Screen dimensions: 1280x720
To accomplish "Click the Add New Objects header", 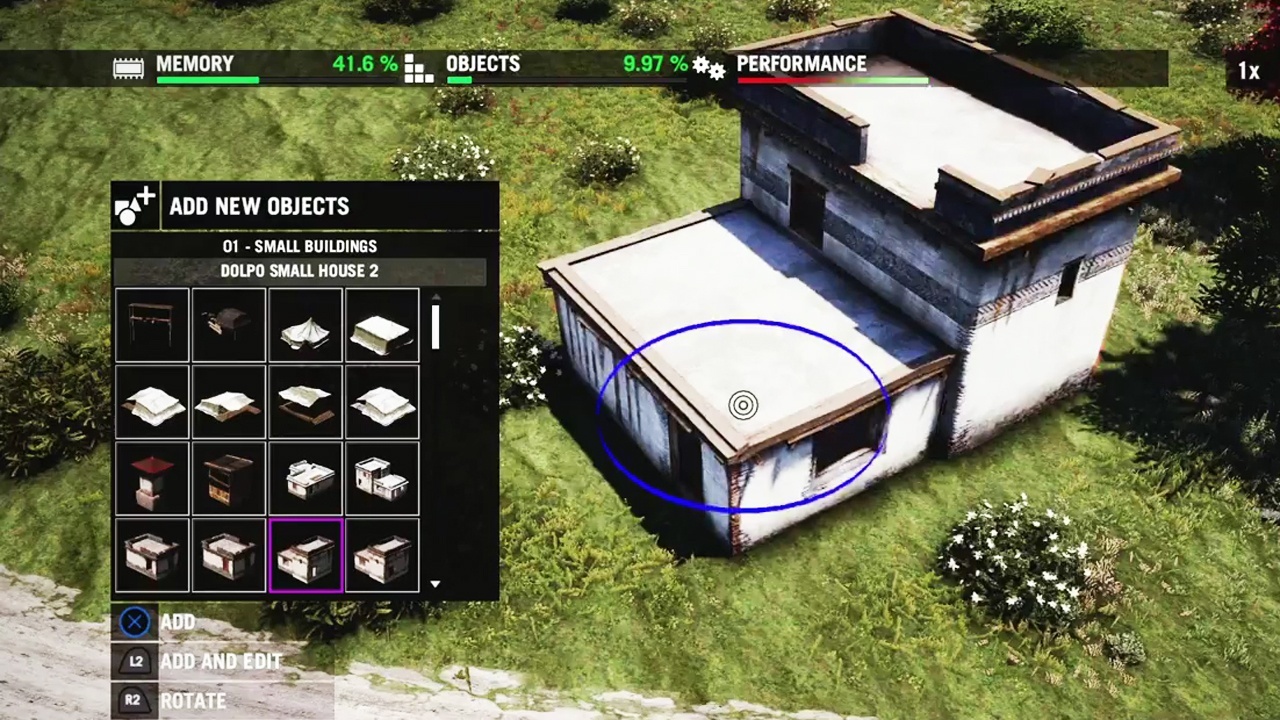I will coord(259,206).
